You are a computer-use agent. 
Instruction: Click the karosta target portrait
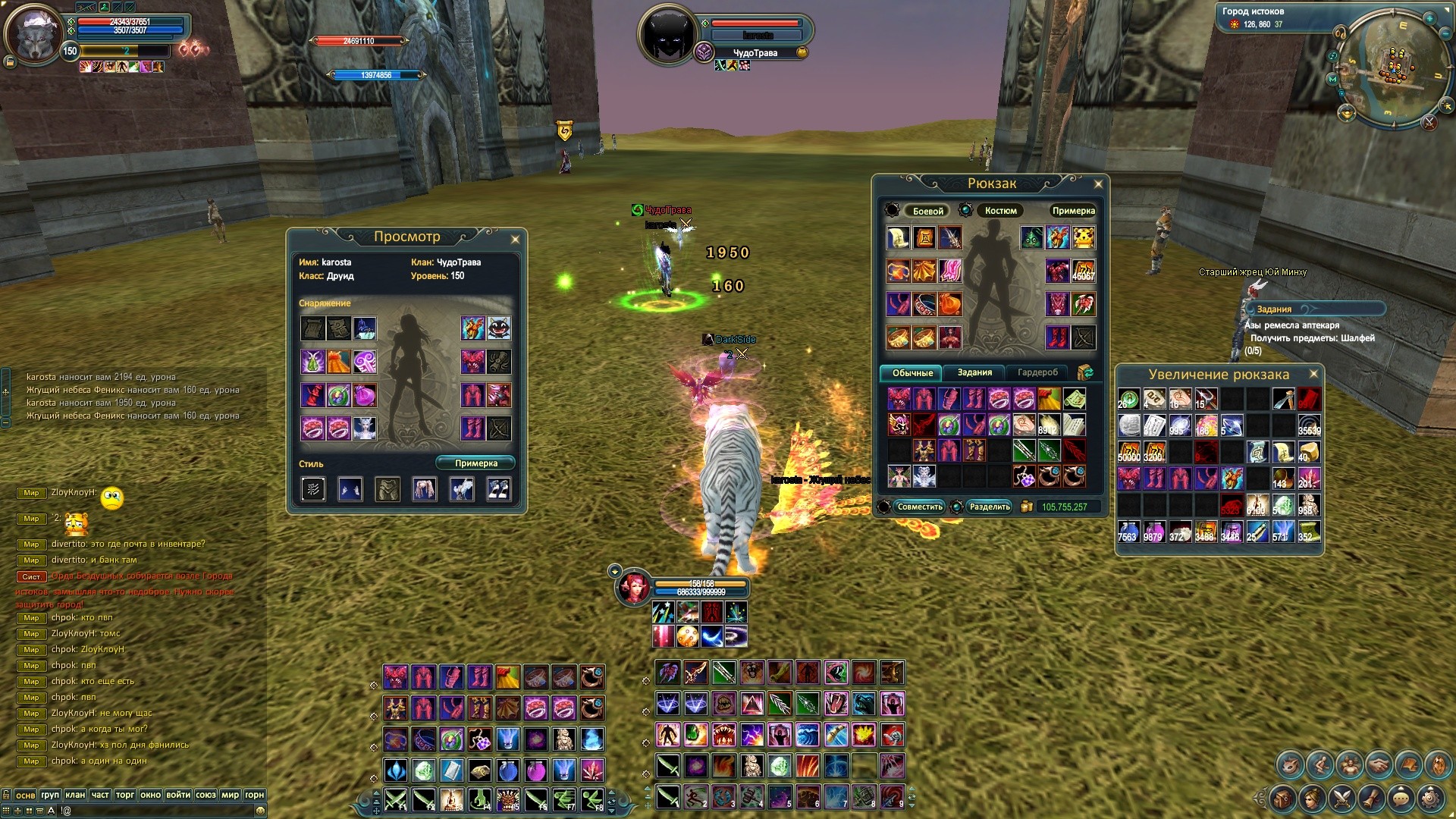667,34
